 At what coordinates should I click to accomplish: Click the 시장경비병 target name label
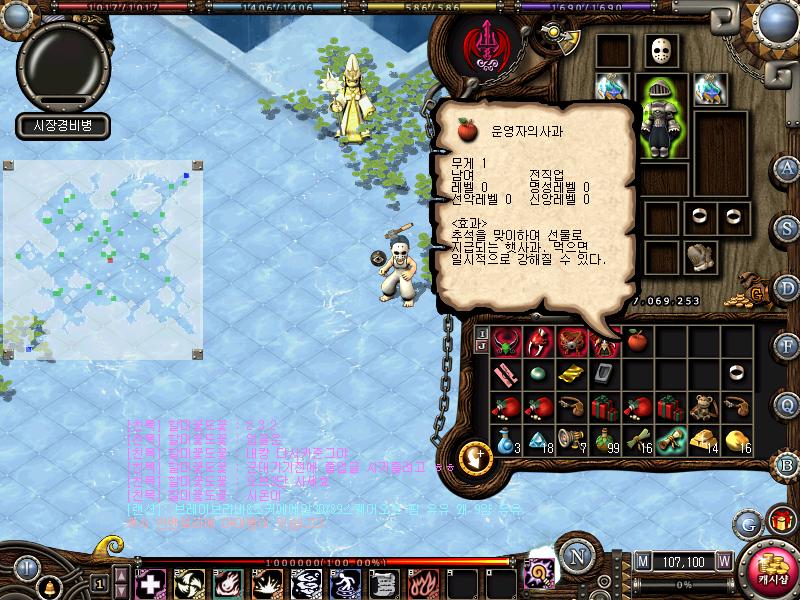(62, 125)
